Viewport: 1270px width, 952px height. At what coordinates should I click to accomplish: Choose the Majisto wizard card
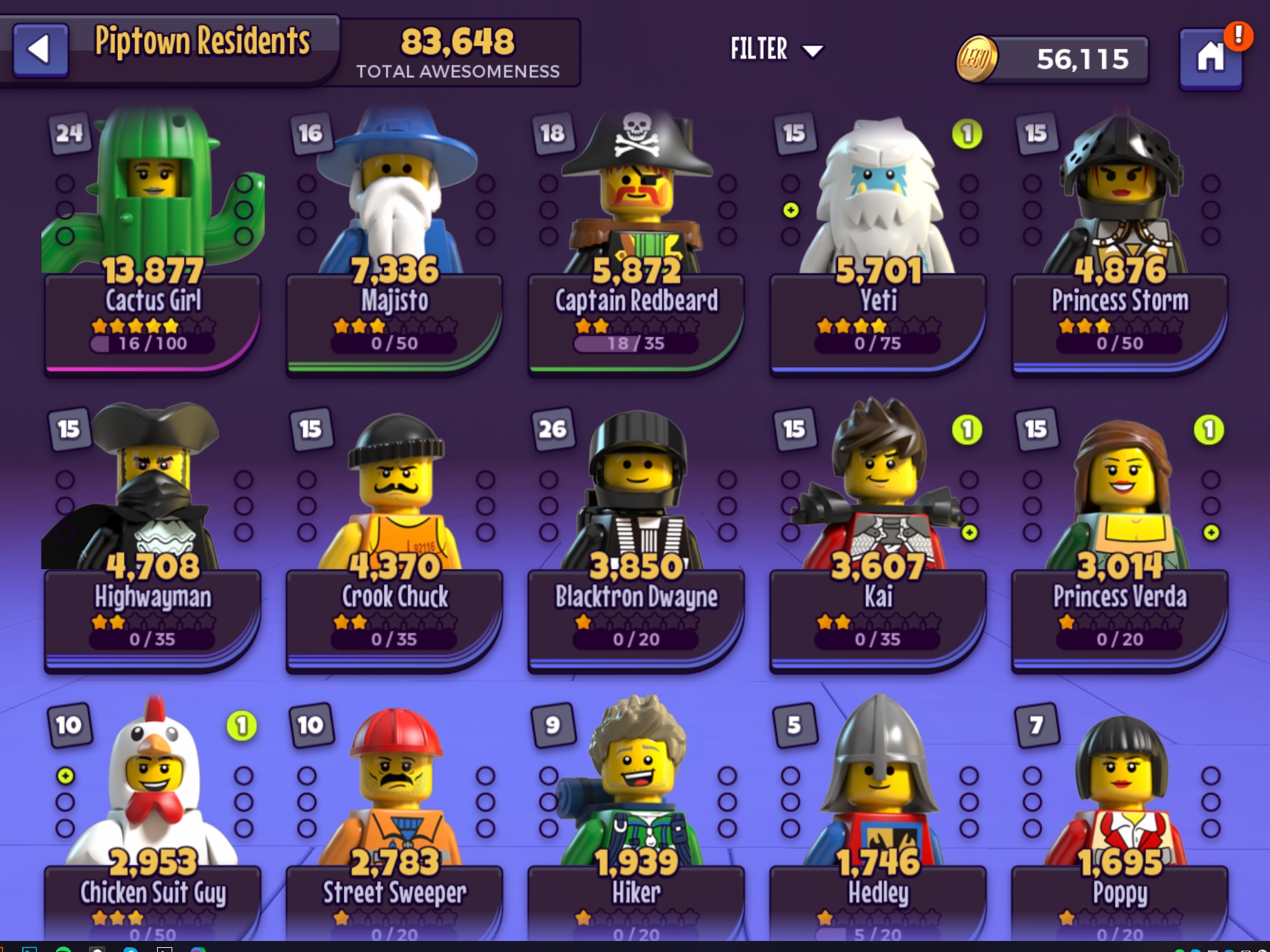click(x=394, y=241)
